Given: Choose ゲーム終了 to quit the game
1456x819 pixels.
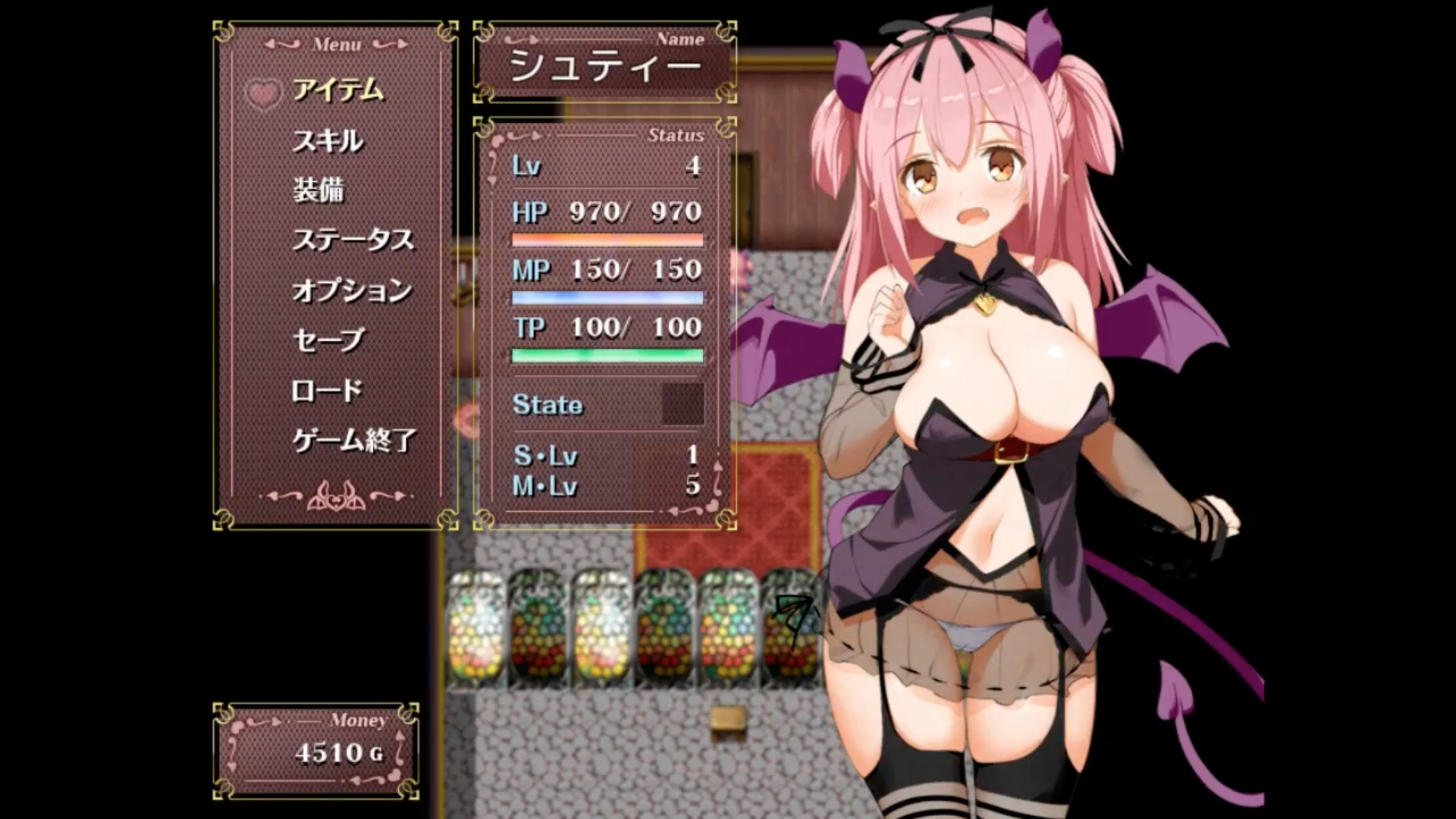Looking at the screenshot, I should (354, 440).
